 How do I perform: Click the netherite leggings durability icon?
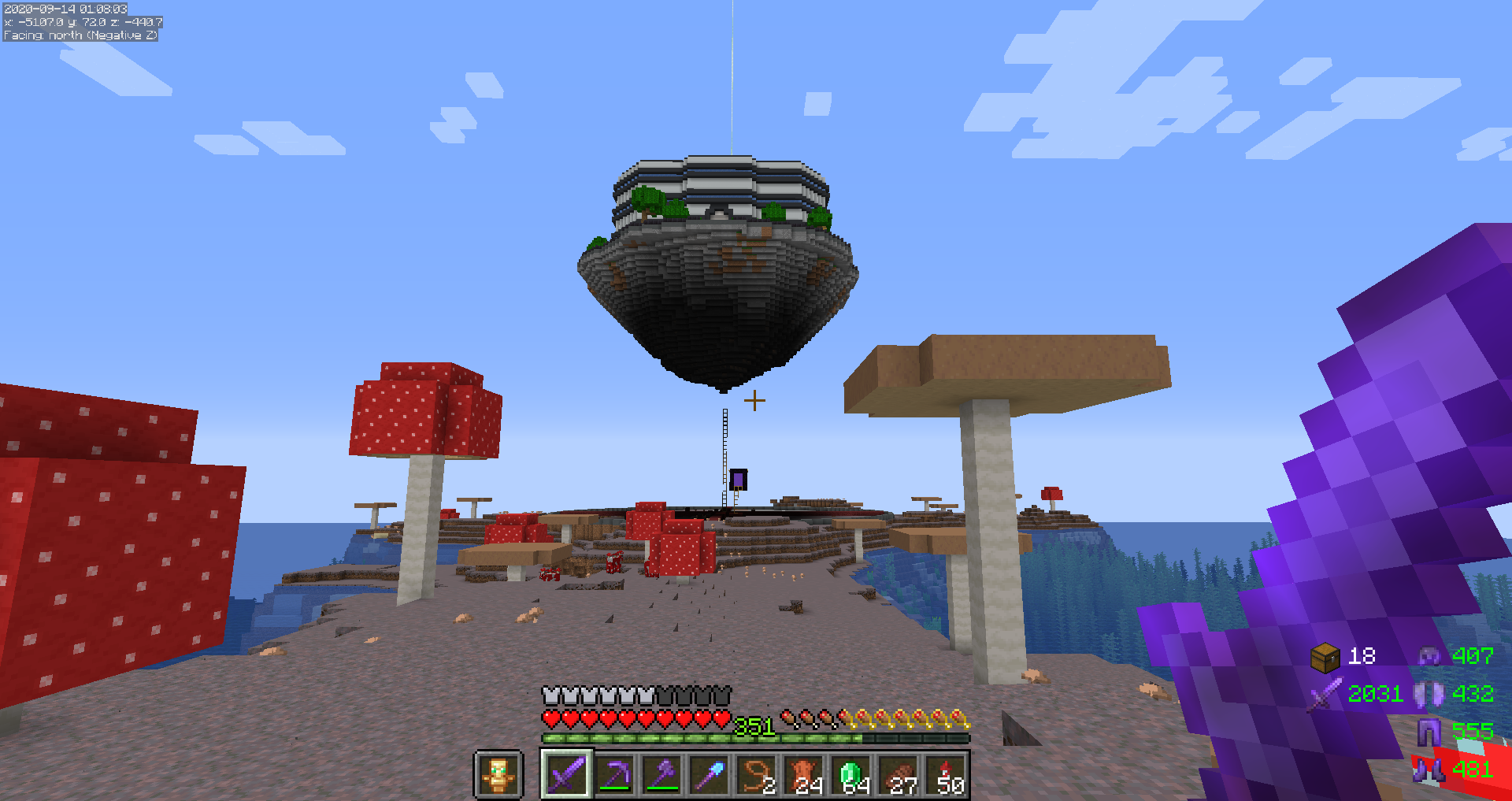[x=1429, y=732]
